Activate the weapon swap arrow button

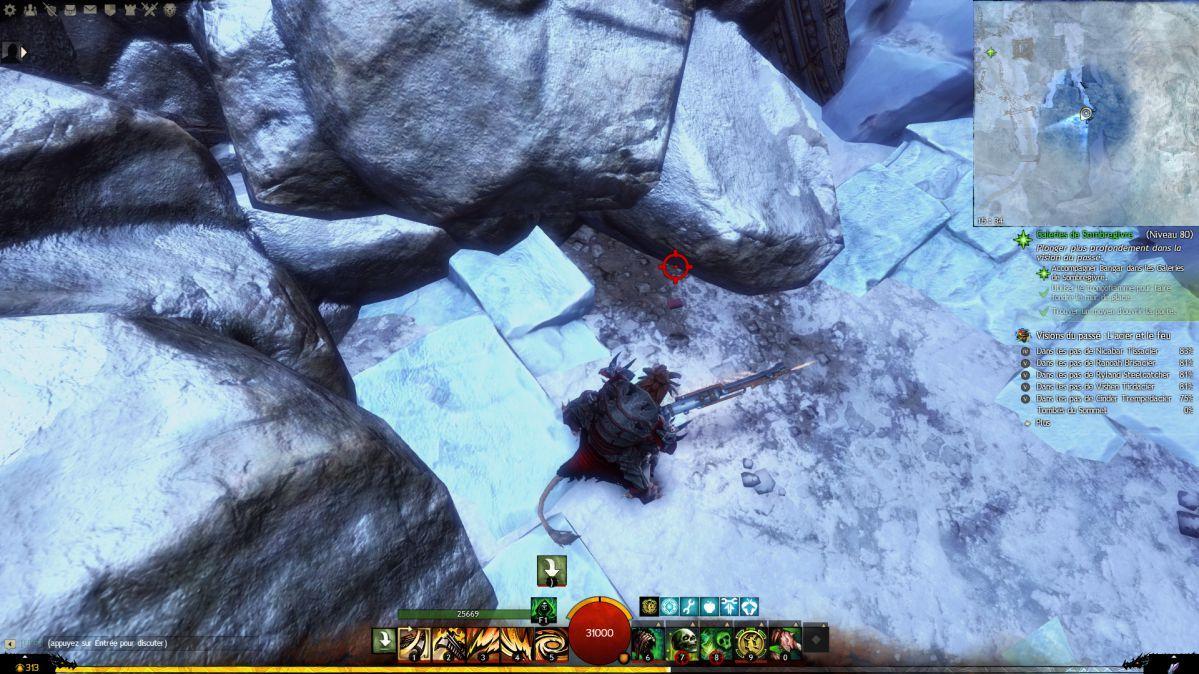(x=384, y=640)
